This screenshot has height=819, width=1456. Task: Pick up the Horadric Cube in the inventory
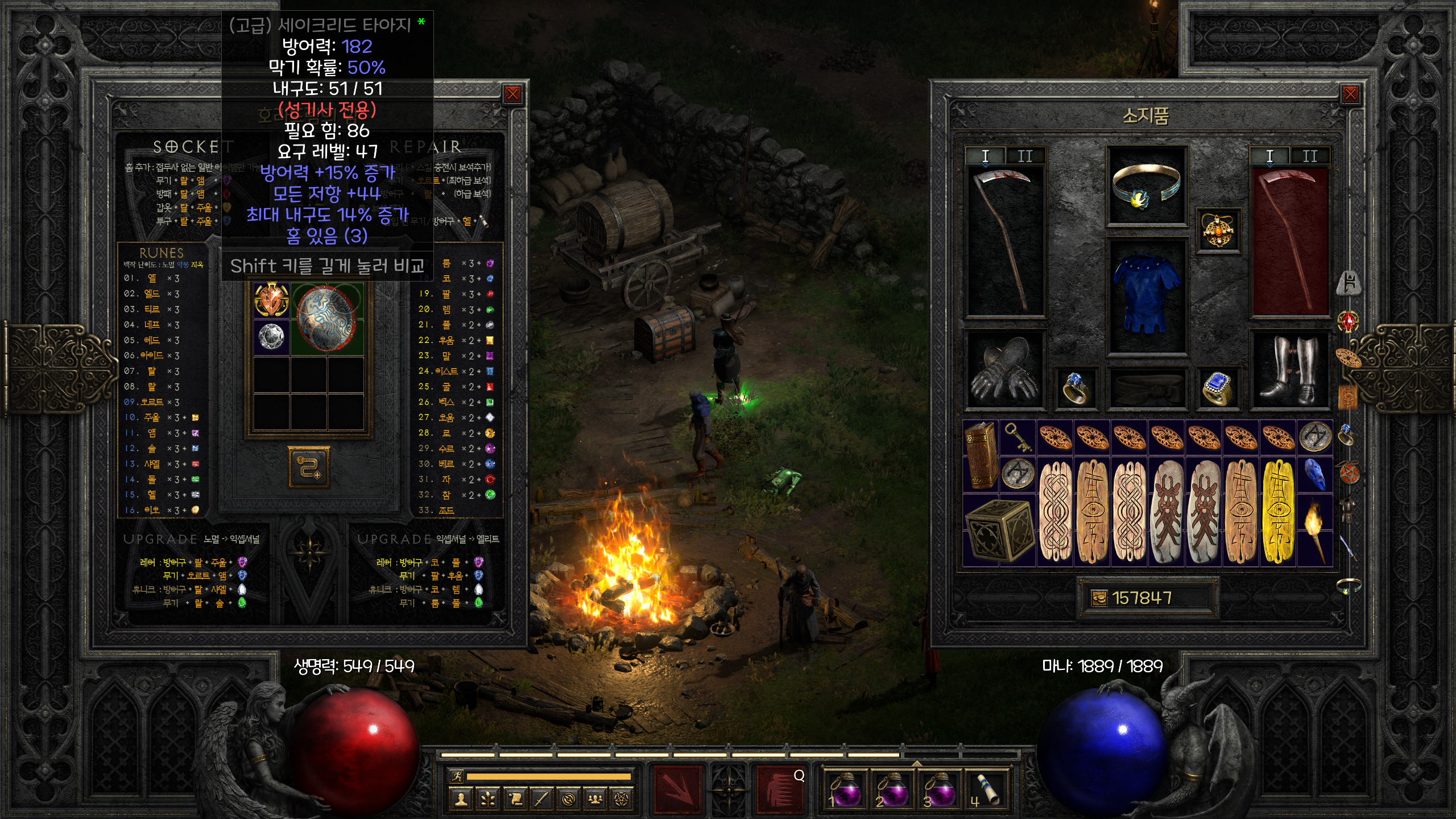(999, 530)
